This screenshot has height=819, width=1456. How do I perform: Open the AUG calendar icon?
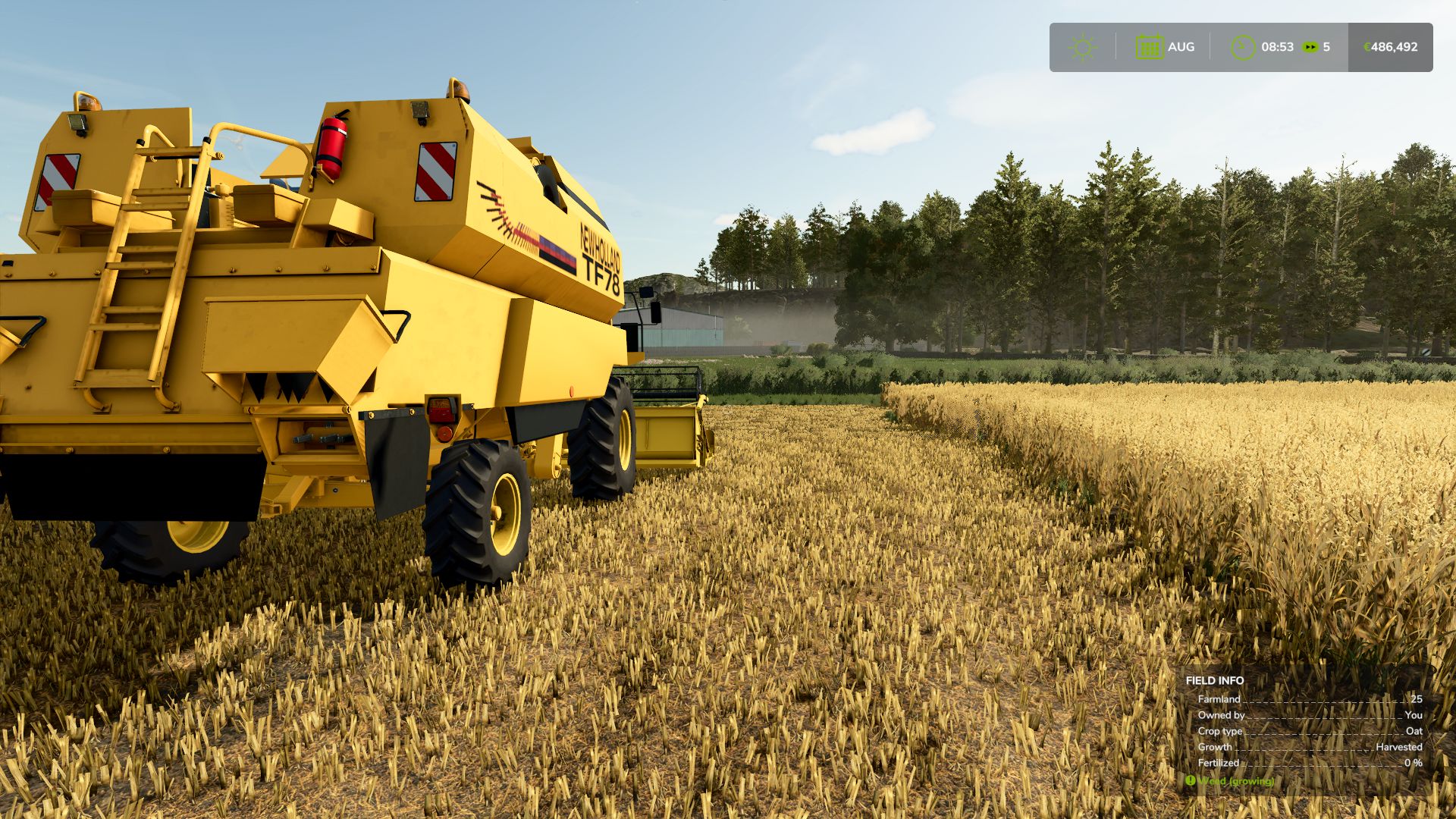[x=1151, y=46]
